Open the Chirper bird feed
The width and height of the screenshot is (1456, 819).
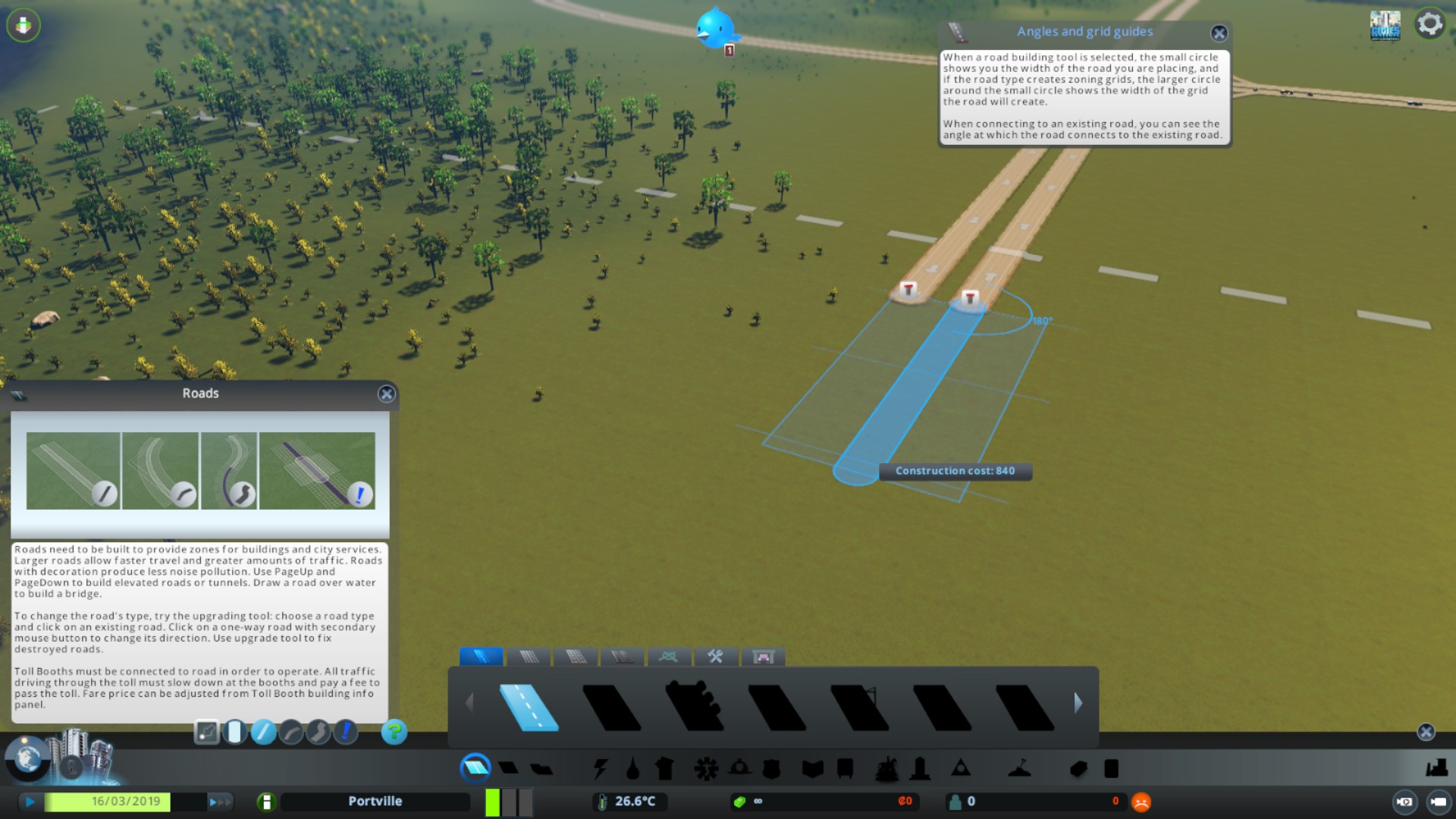click(714, 29)
